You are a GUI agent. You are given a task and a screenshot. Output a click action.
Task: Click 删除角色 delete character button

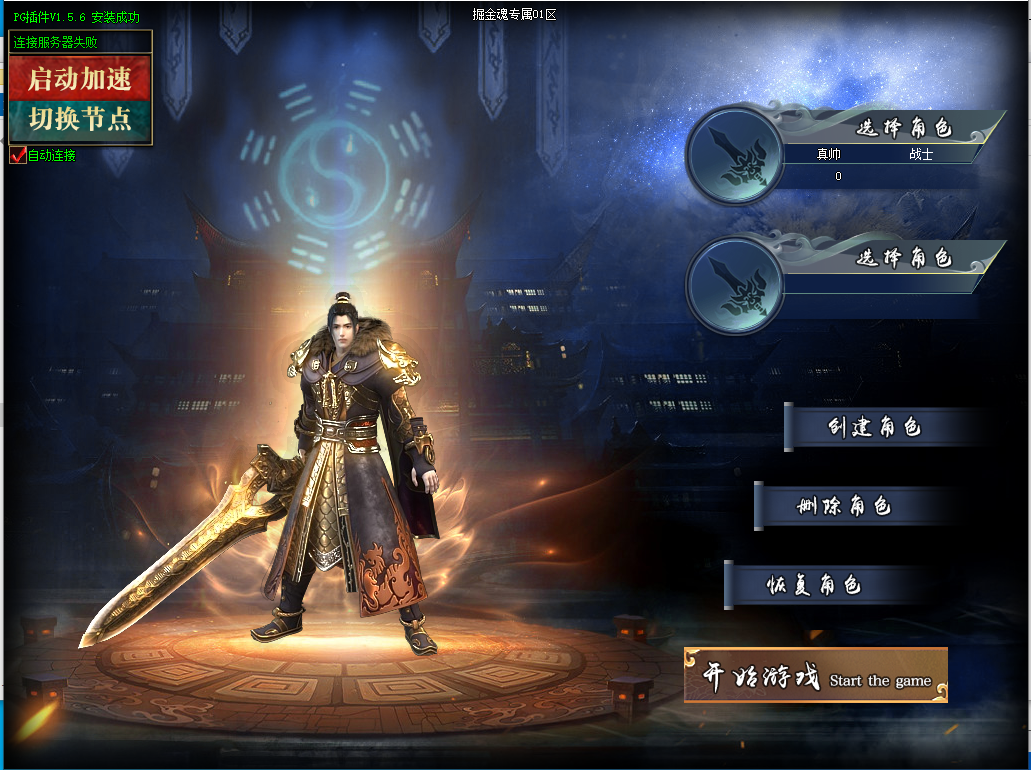[x=845, y=506]
